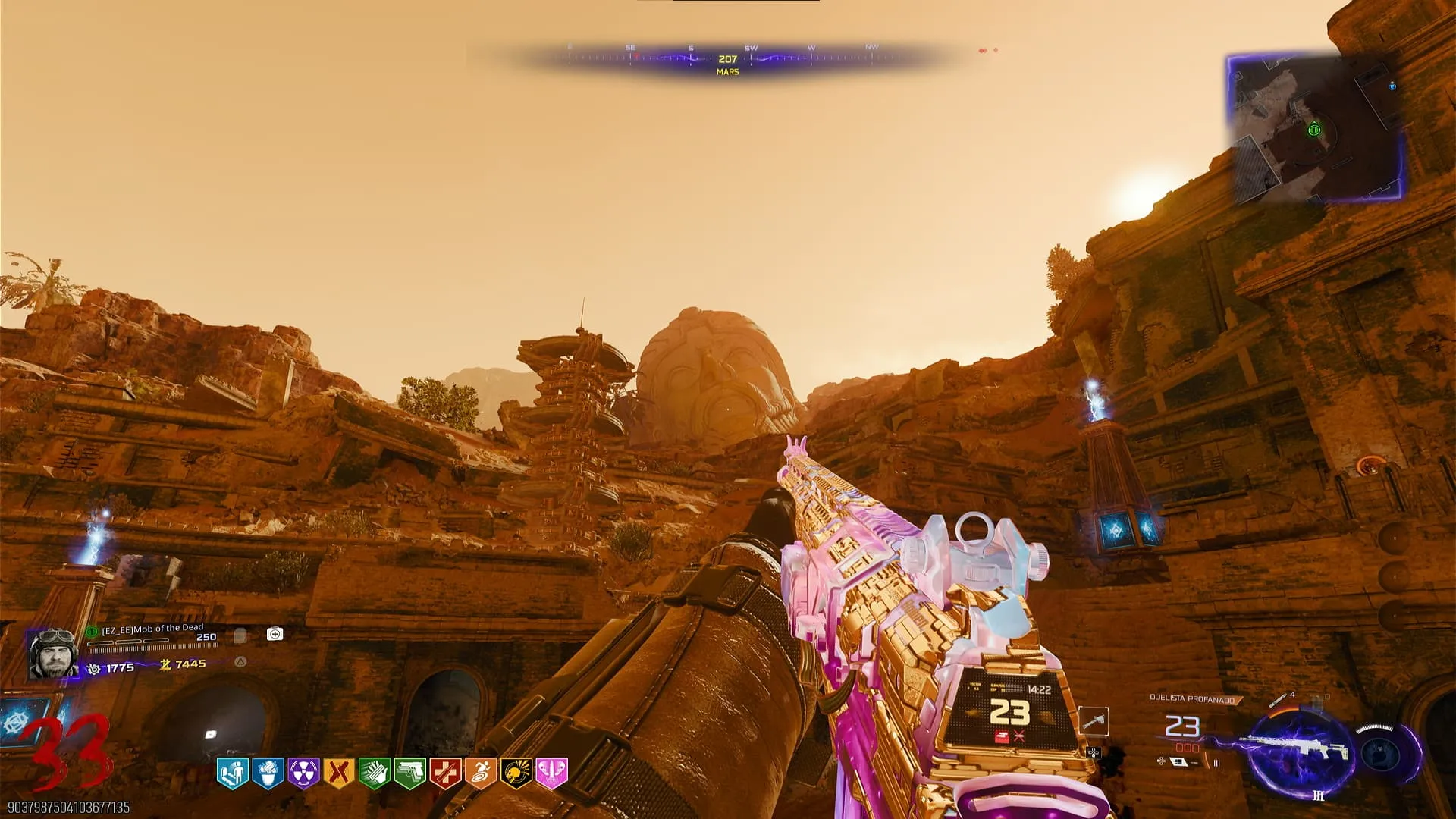The height and width of the screenshot is (819, 1456).
Task: Click the green pistol perk icon
Action: coord(409,773)
